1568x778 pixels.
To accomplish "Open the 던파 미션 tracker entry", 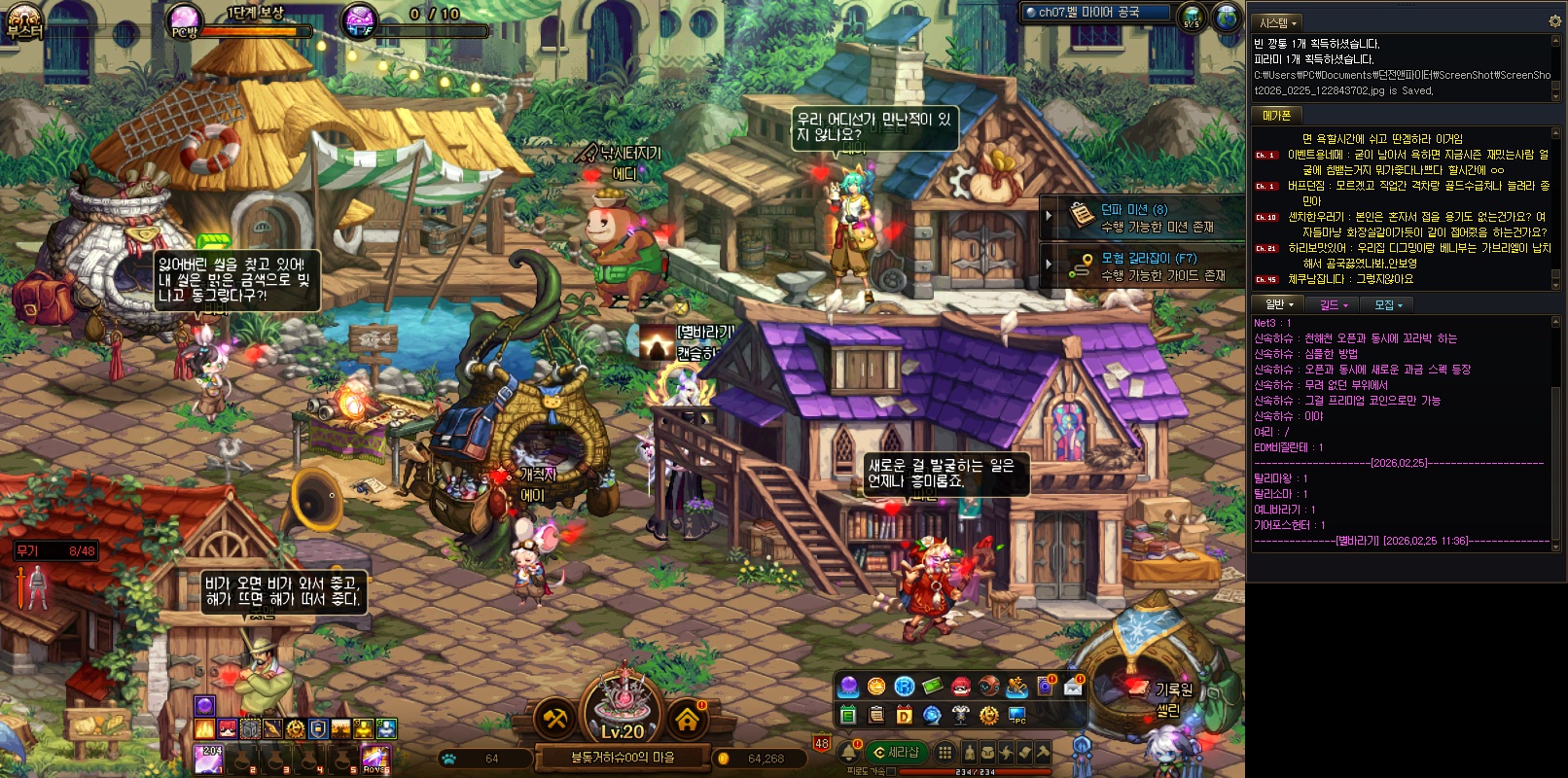I will point(1142,217).
